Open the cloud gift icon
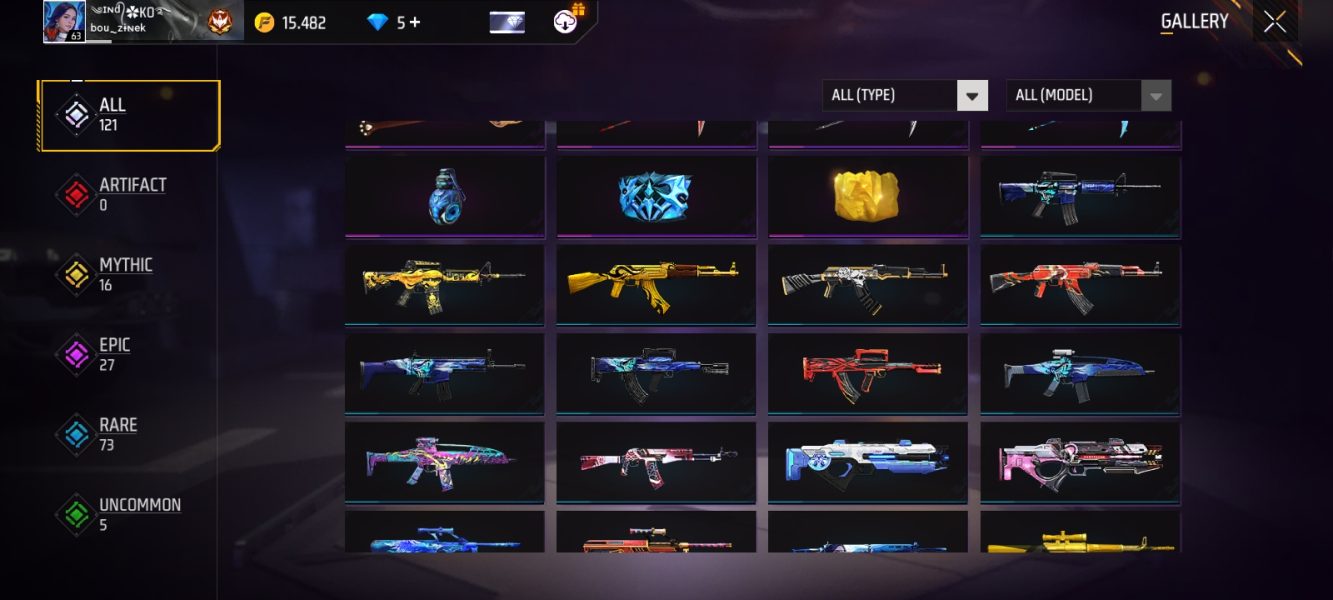The image size is (1333, 600). click(568, 20)
